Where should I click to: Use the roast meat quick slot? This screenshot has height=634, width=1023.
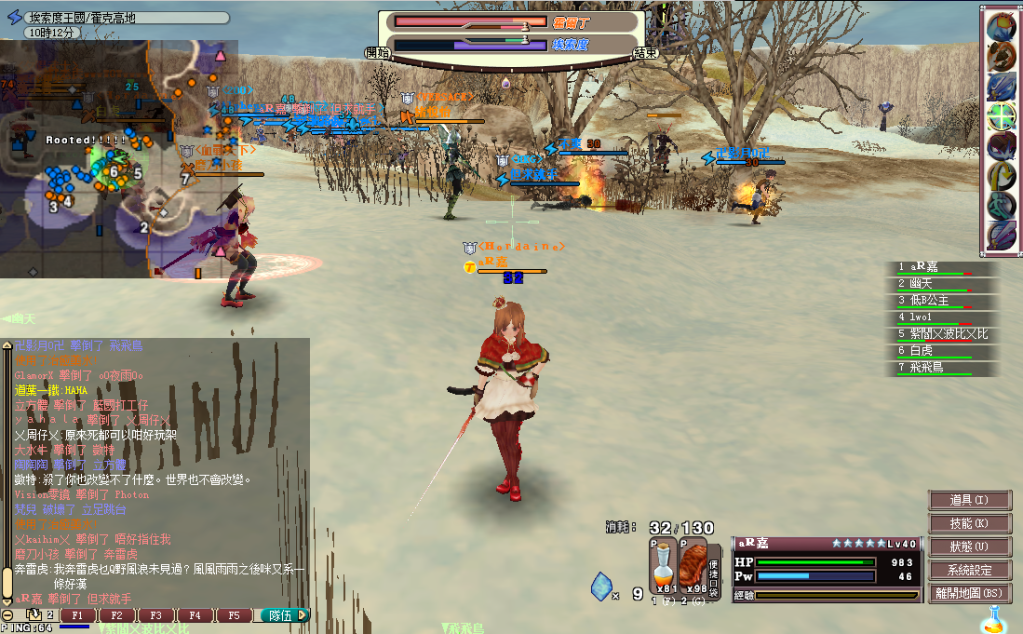694,570
